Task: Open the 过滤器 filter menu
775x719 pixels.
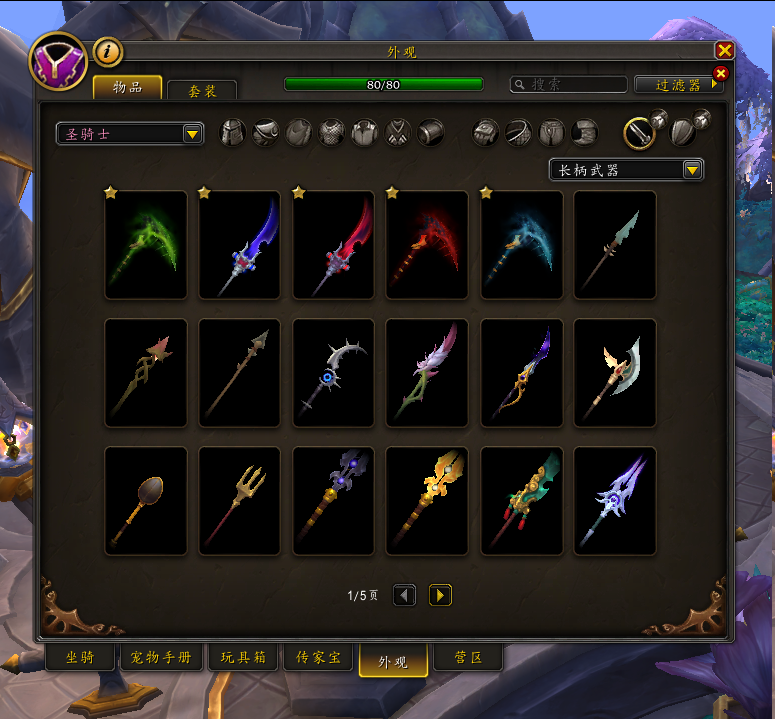Action: click(x=679, y=85)
